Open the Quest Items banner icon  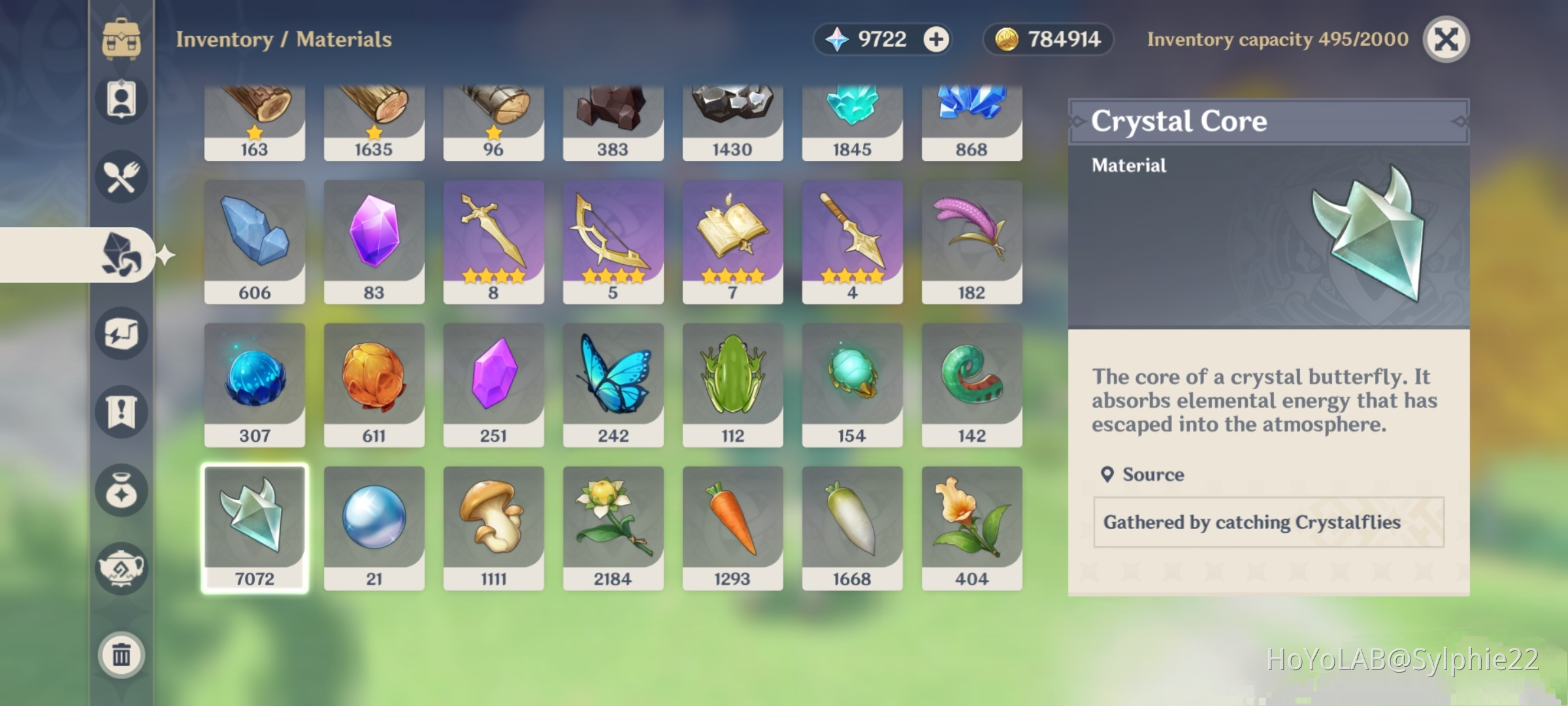(122, 412)
